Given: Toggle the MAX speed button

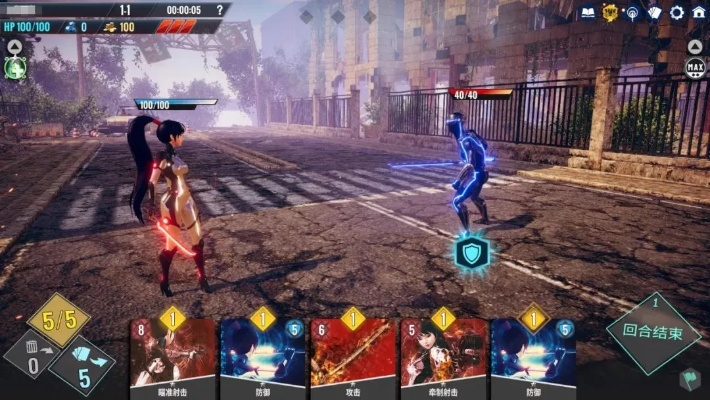Looking at the screenshot, I should point(695,67).
